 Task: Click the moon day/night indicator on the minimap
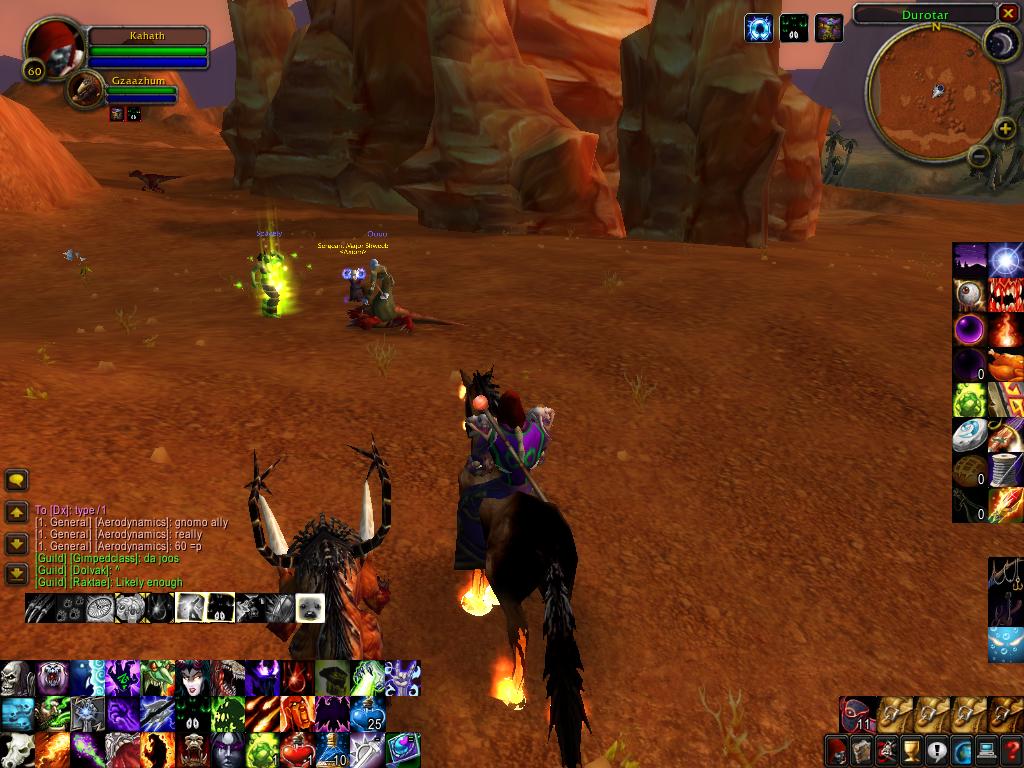point(1000,42)
